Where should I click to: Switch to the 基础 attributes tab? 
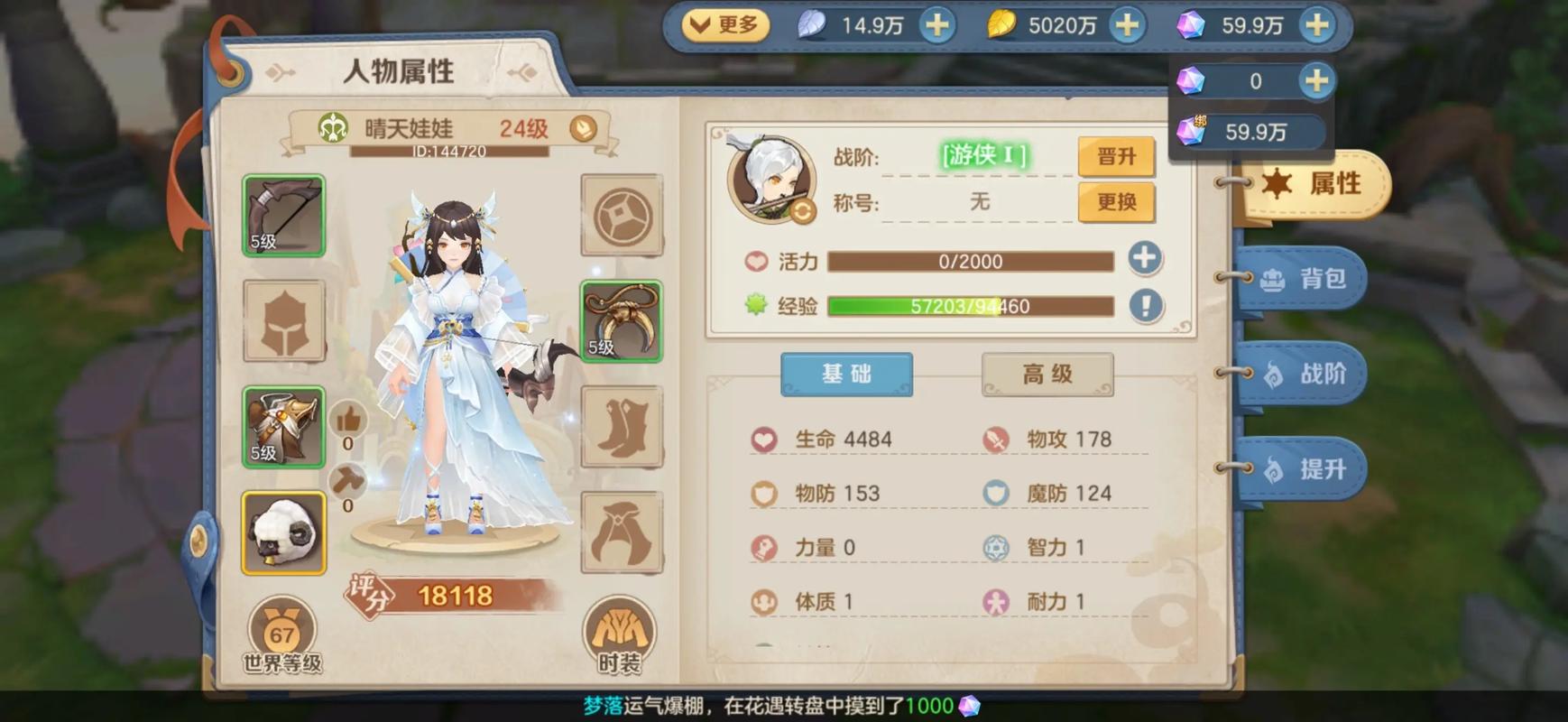click(x=846, y=374)
